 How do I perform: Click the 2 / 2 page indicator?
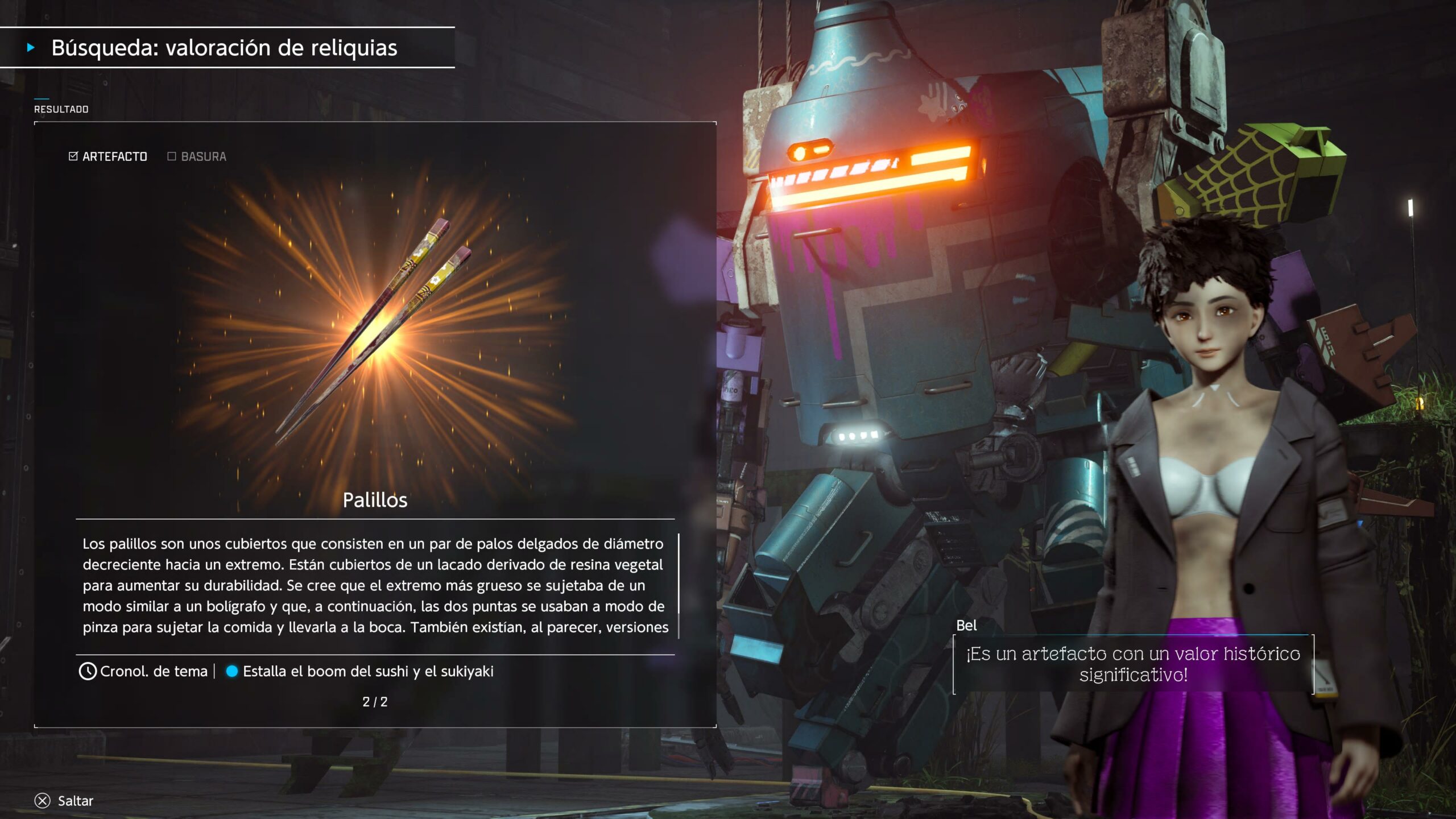coord(375,702)
